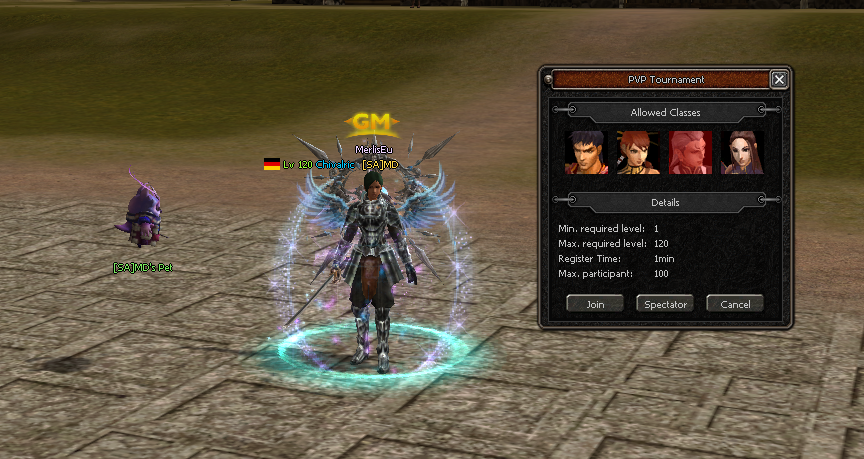The height and width of the screenshot is (459, 864).
Task: Join the PVP Tournament
Action: click(x=595, y=304)
